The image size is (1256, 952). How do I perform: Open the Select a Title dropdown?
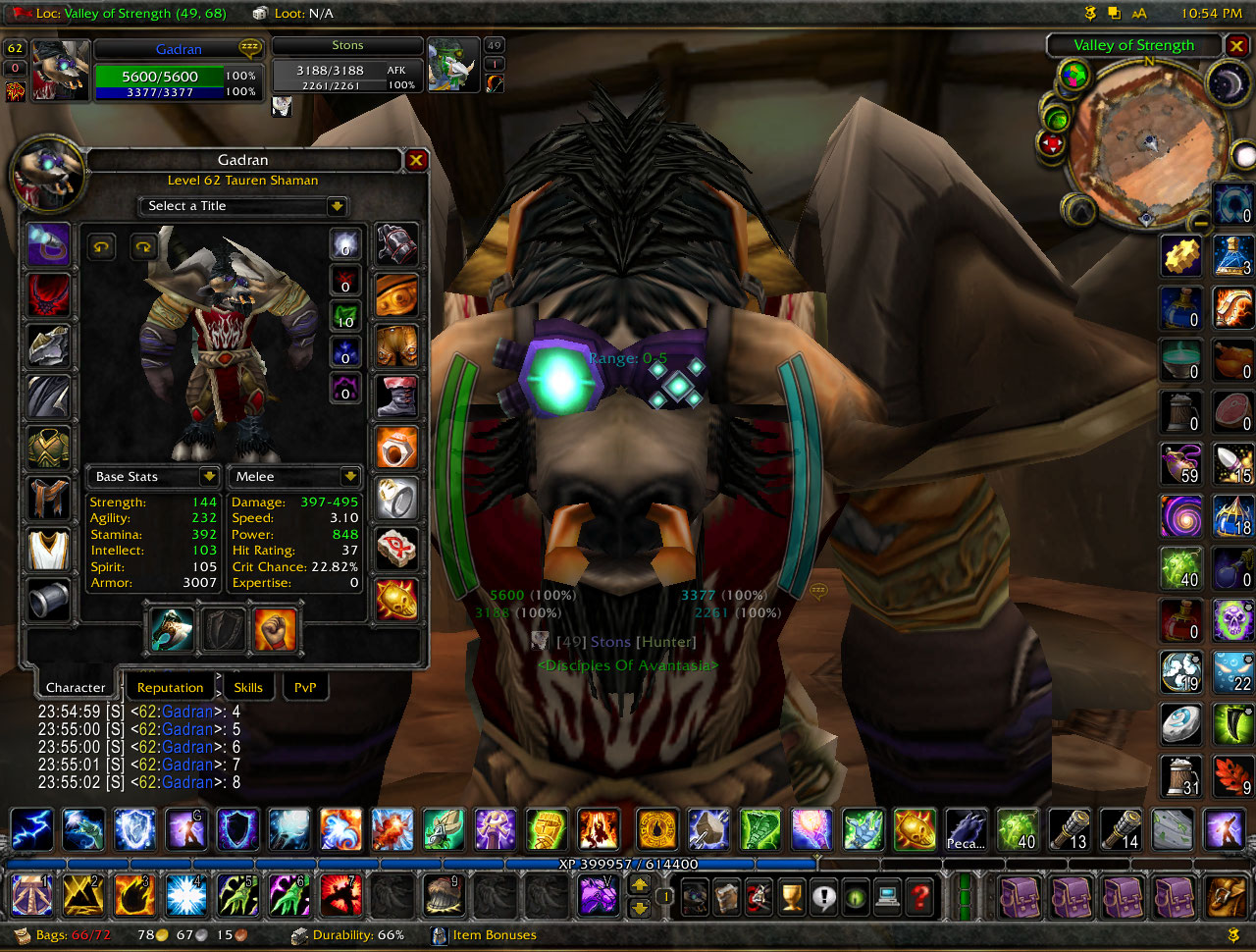coord(337,206)
